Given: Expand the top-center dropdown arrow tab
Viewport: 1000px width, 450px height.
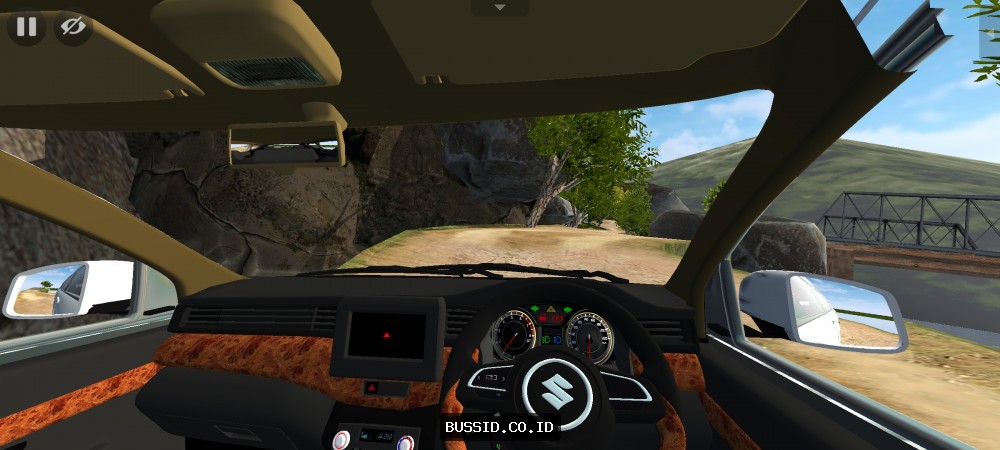Looking at the screenshot, I should [x=500, y=8].
